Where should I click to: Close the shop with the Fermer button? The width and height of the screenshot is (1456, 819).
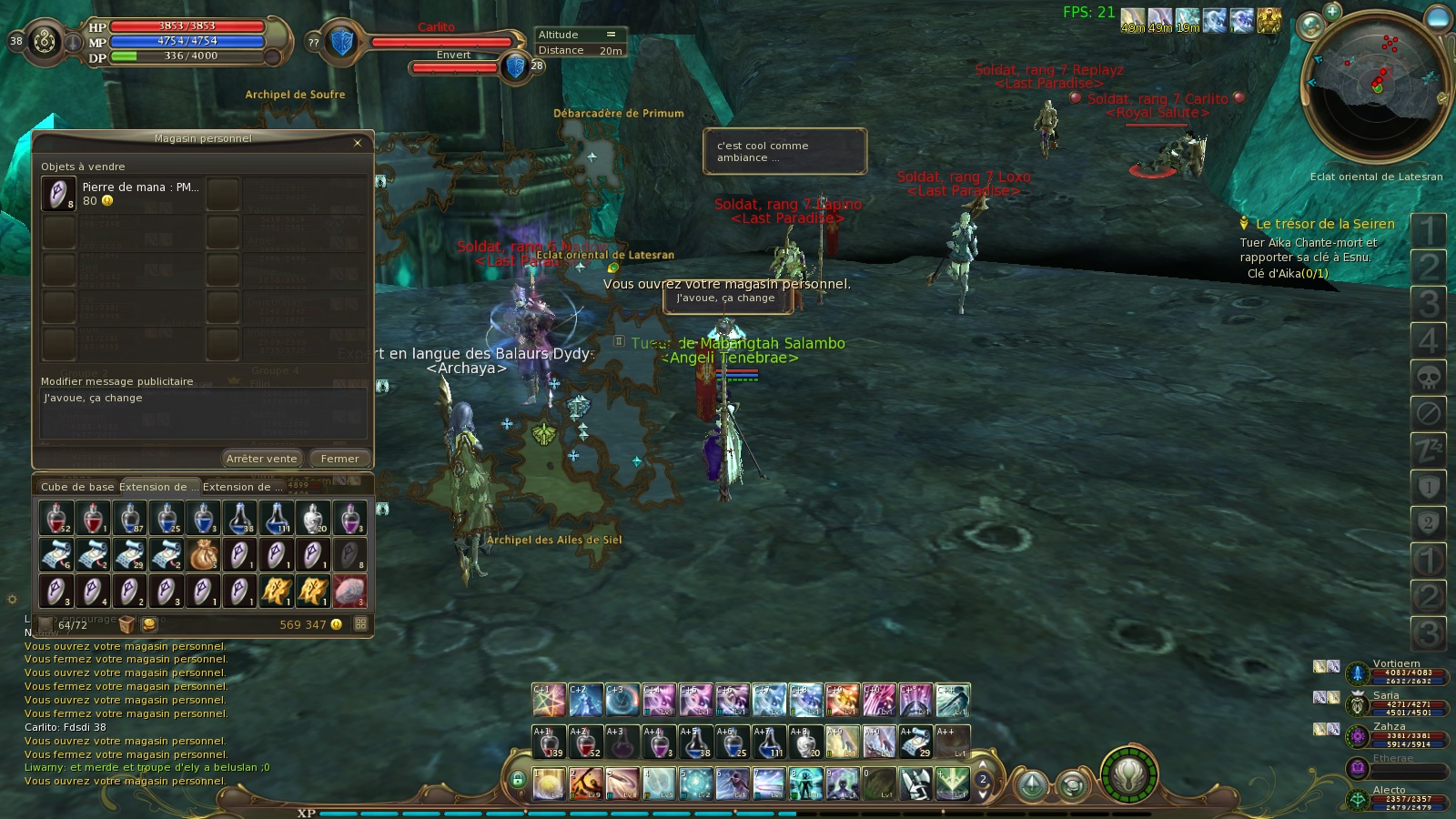[x=339, y=459]
